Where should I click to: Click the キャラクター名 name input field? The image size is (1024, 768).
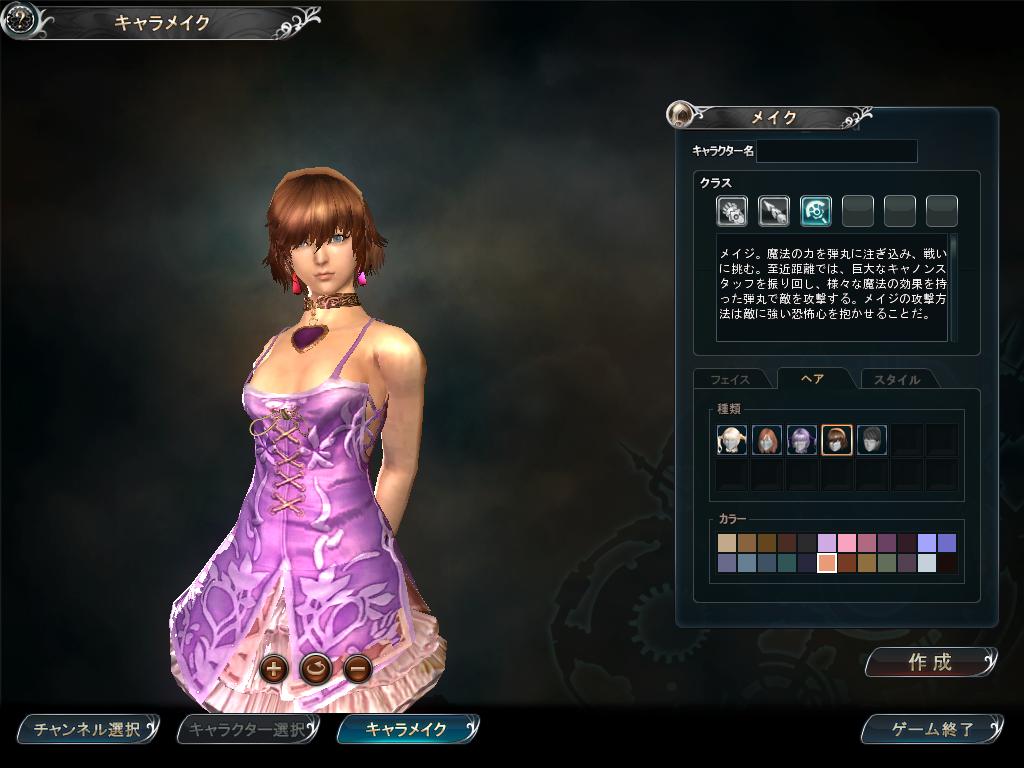click(837, 151)
